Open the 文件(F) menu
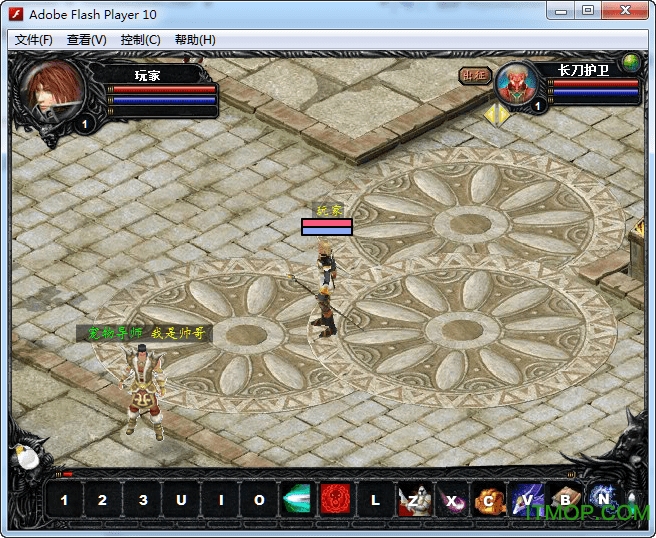Screen dimensions: 656x538 tap(34, 40)
